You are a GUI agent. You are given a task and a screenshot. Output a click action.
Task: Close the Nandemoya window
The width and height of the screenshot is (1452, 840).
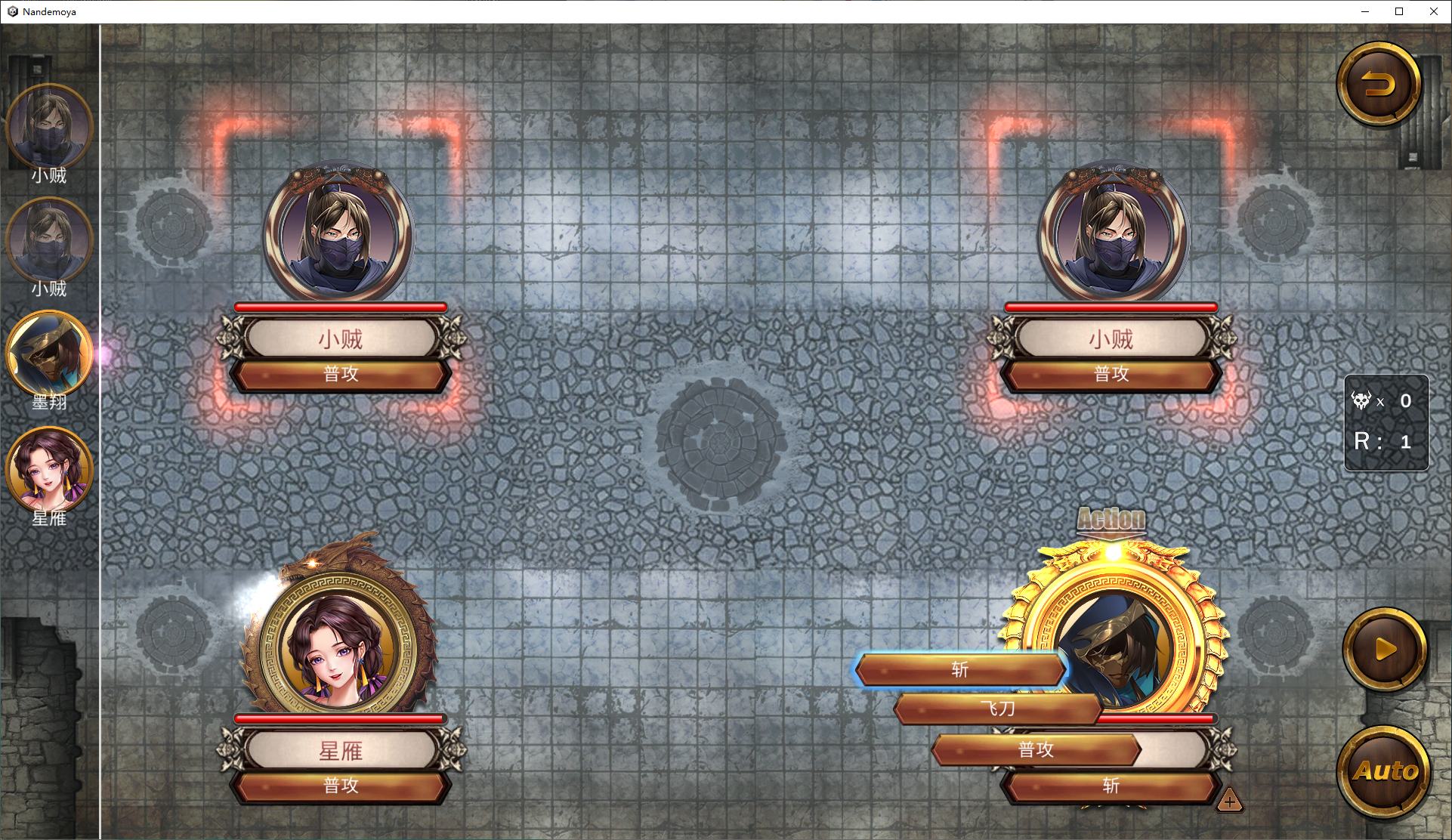[x=1433, y=11]
